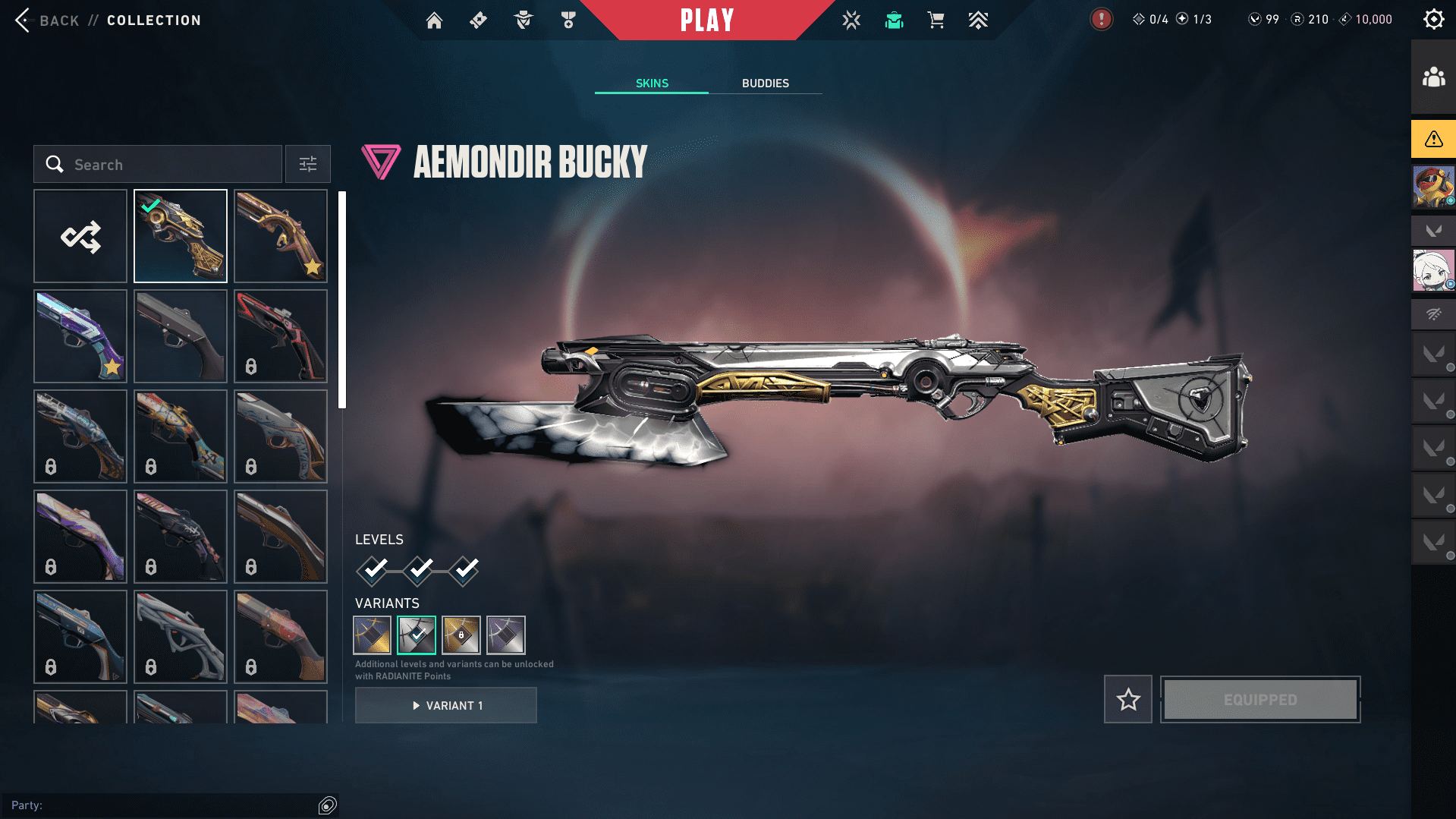The image size is (1456, 819).
Task: Go back from the Collection screen
Action: click(46, 20)
